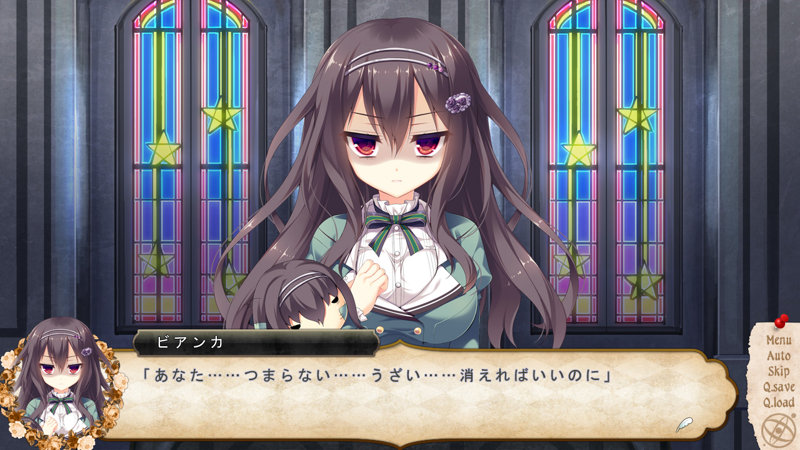This screenshot has width=800, height=450.
Task: Click the armillary sphere emblem icon
Action: [x=777, y=429]
